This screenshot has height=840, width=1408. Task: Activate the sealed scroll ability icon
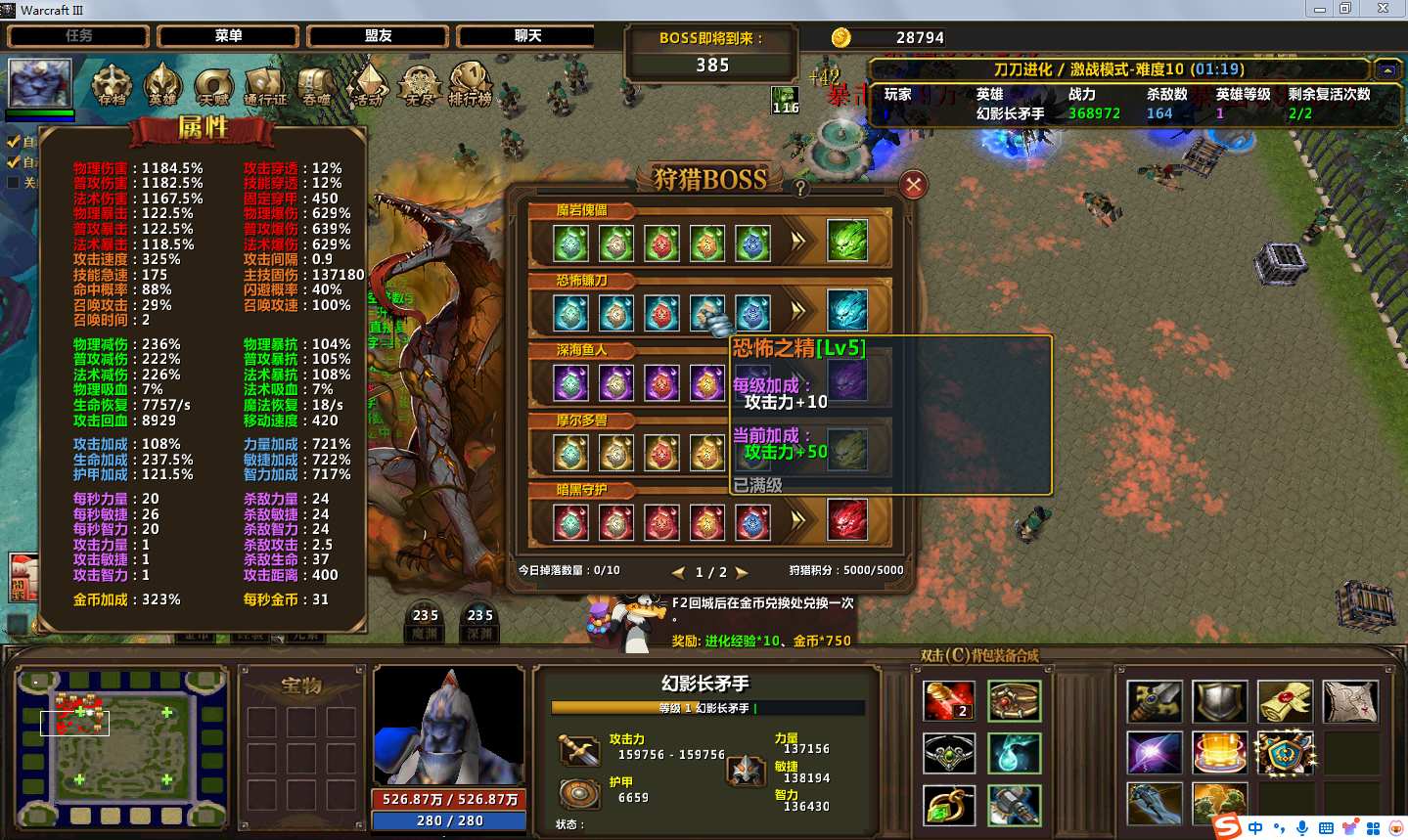tap(1285, 701)
